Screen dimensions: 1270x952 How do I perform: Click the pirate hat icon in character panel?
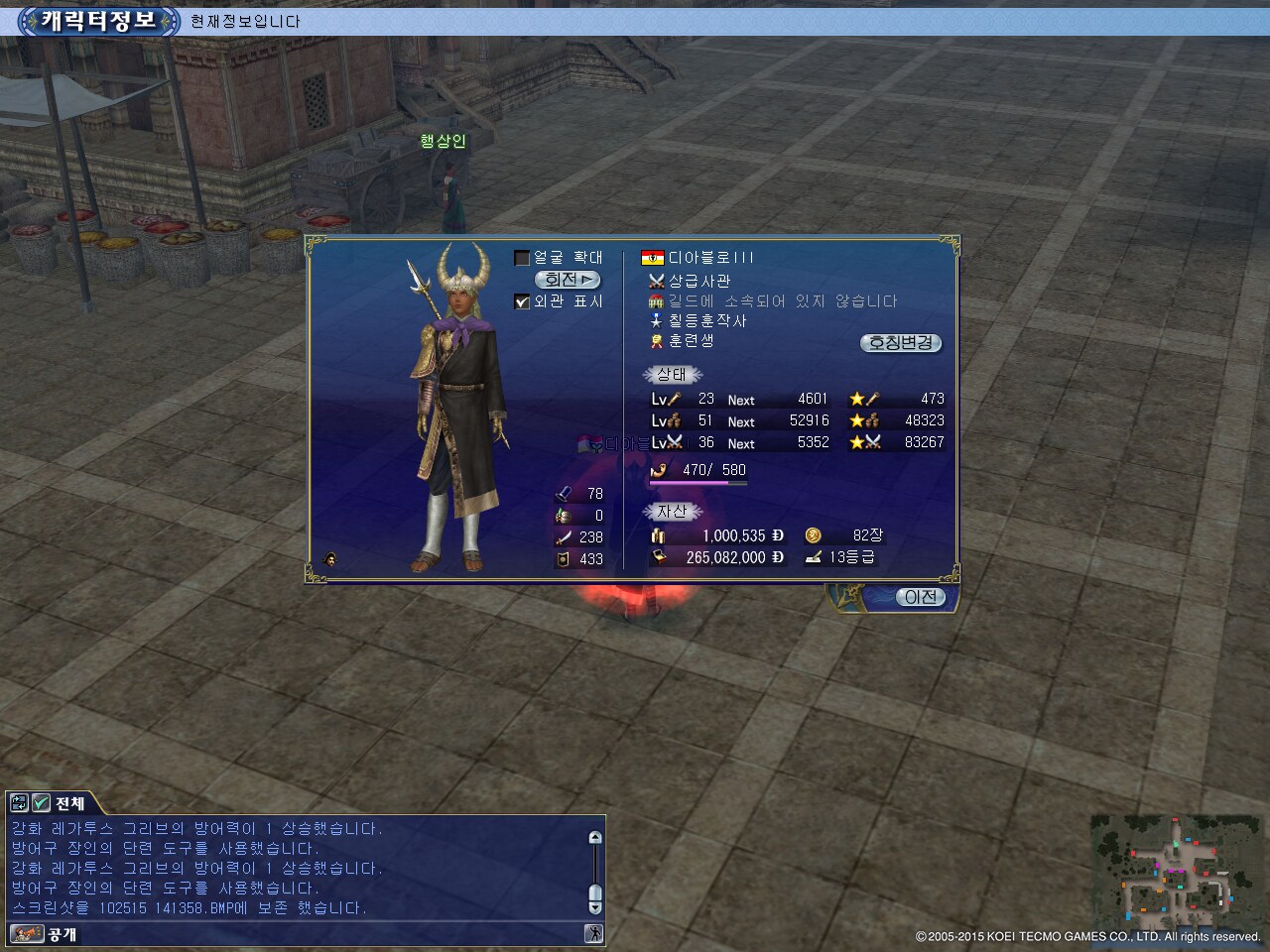(x=330, y=559)
